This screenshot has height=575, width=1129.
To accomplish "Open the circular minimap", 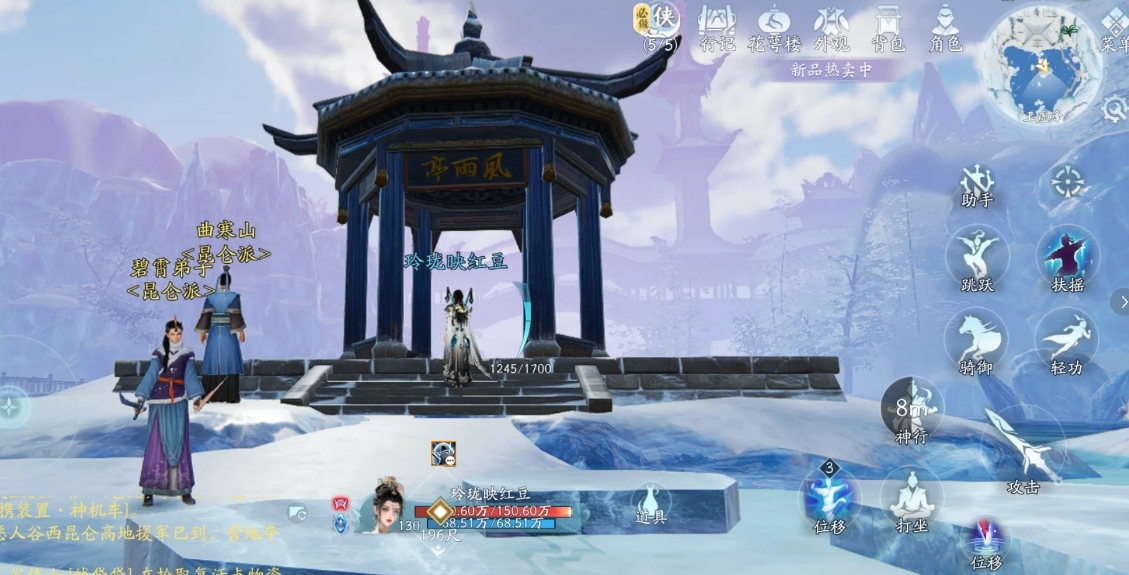I will point(1042,62).
